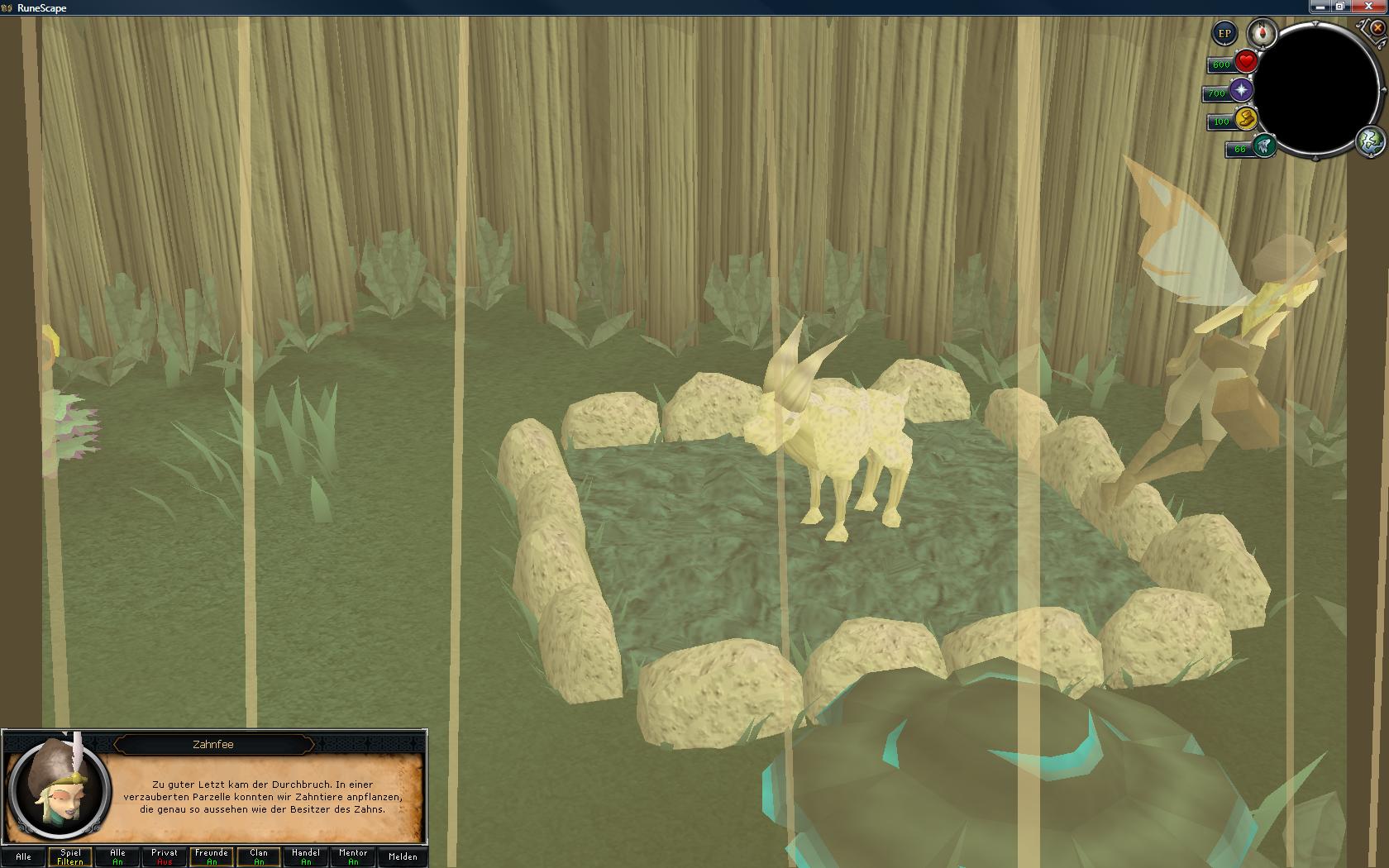
Task: Switch to the Spiel Filtern chat tab
Action: coord(70,856)
